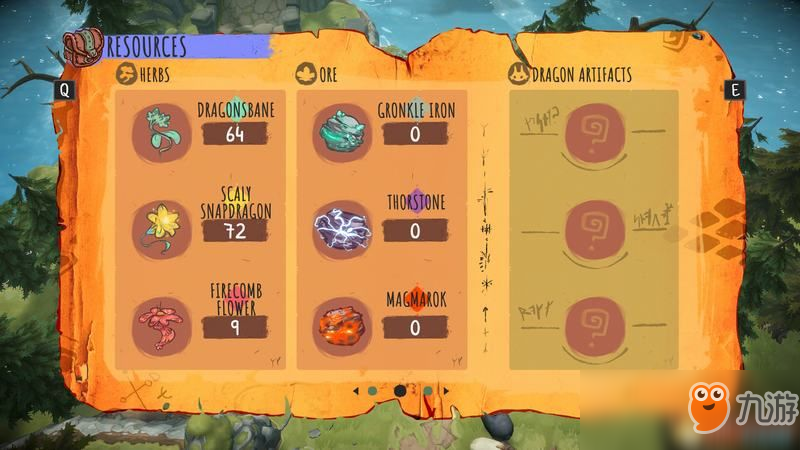Select the Dragonsbane herb icon

click(x=160, y=130)
